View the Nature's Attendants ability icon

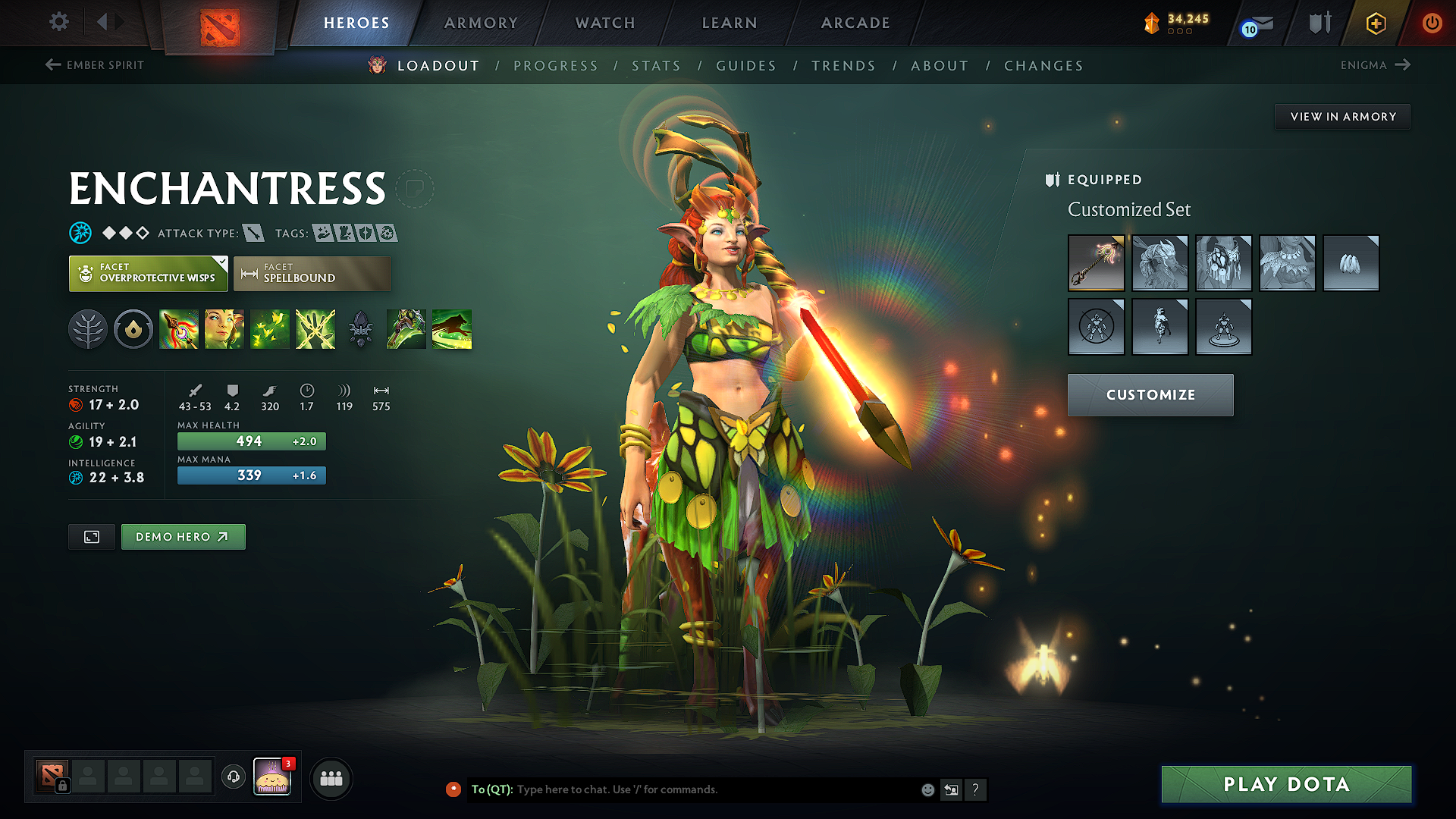pos(270,328)
